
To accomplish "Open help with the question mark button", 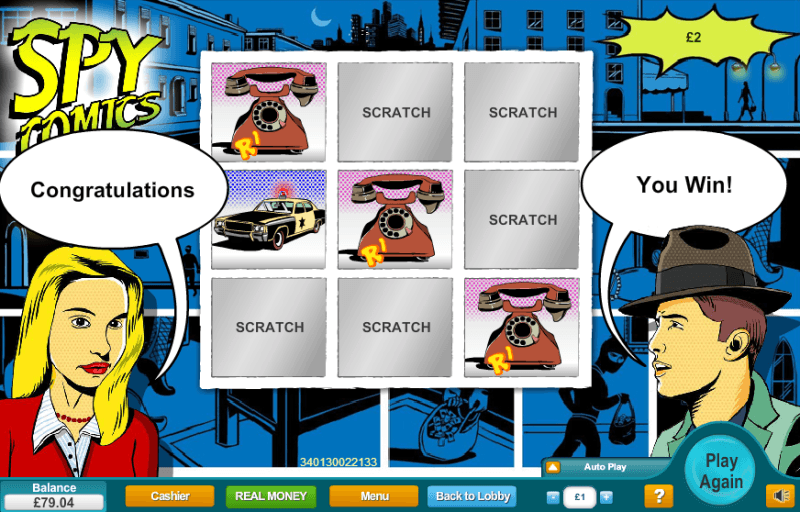I will (x=657, y=496).
